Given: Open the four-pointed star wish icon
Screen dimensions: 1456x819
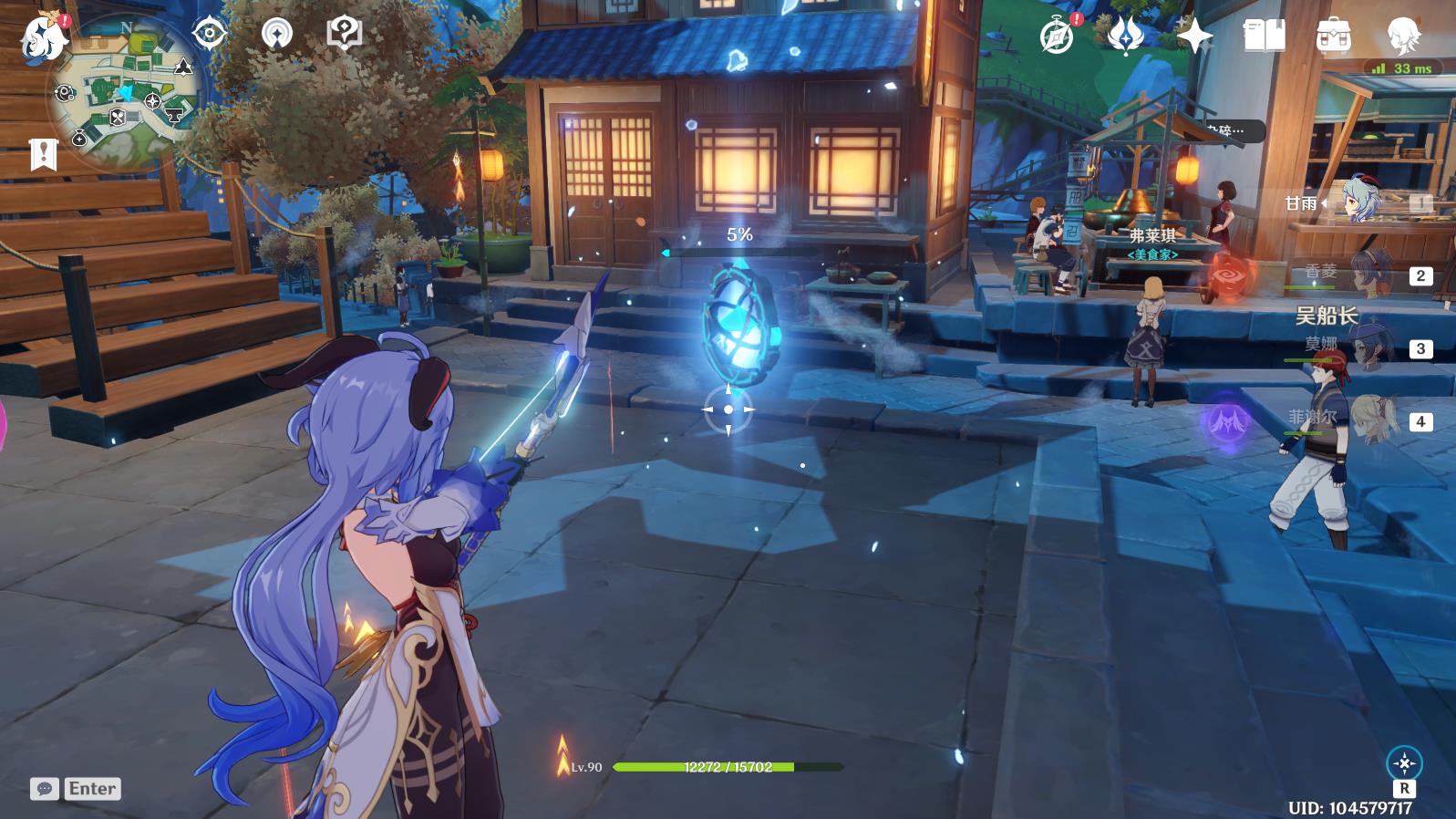Looking at the screenshot, I should (1194, 36).
